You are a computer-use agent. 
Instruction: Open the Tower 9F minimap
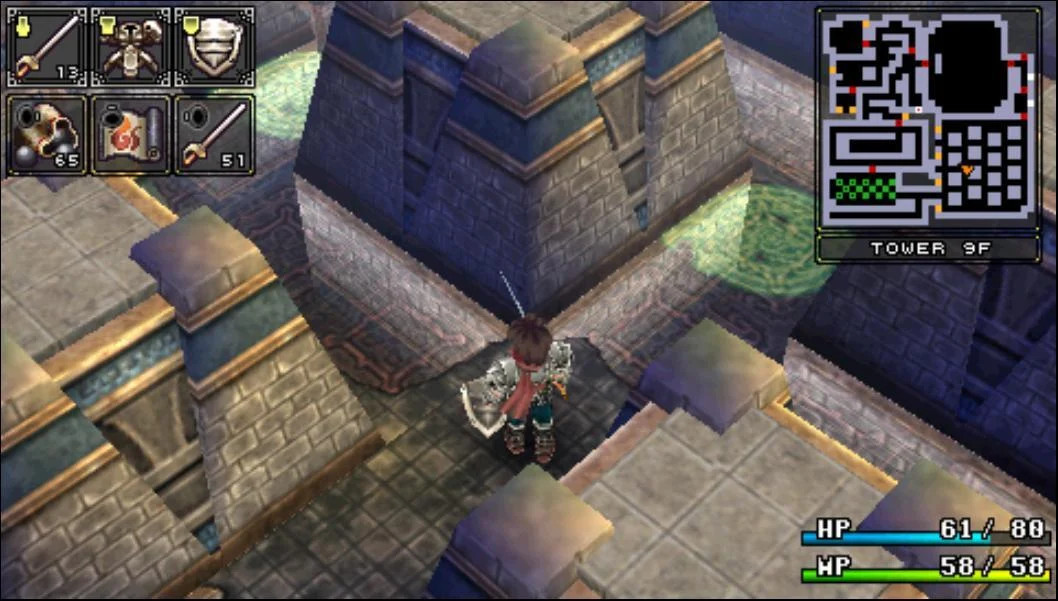(927, 118)
